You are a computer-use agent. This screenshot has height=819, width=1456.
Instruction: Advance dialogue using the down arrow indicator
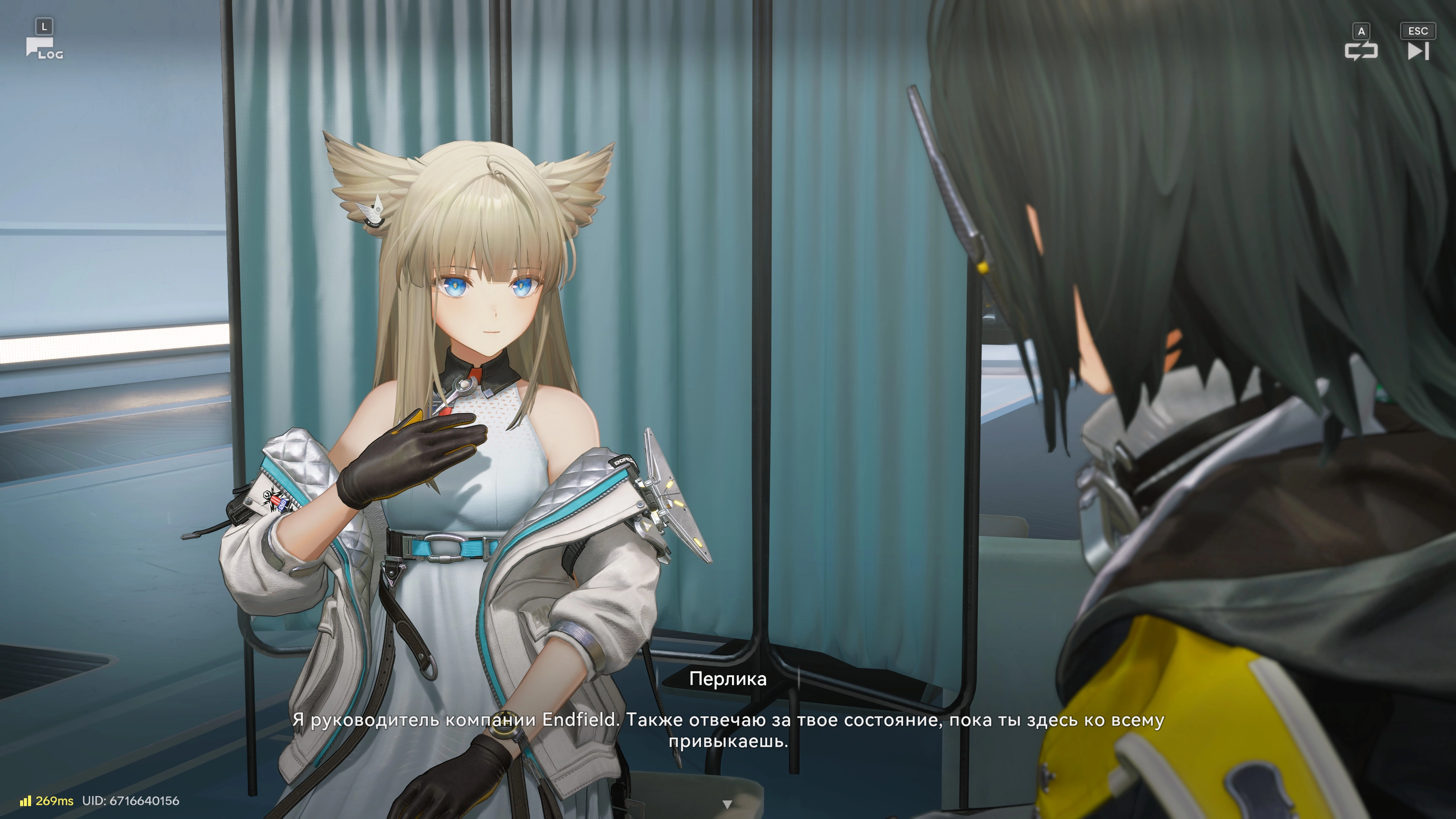point(728,804)
